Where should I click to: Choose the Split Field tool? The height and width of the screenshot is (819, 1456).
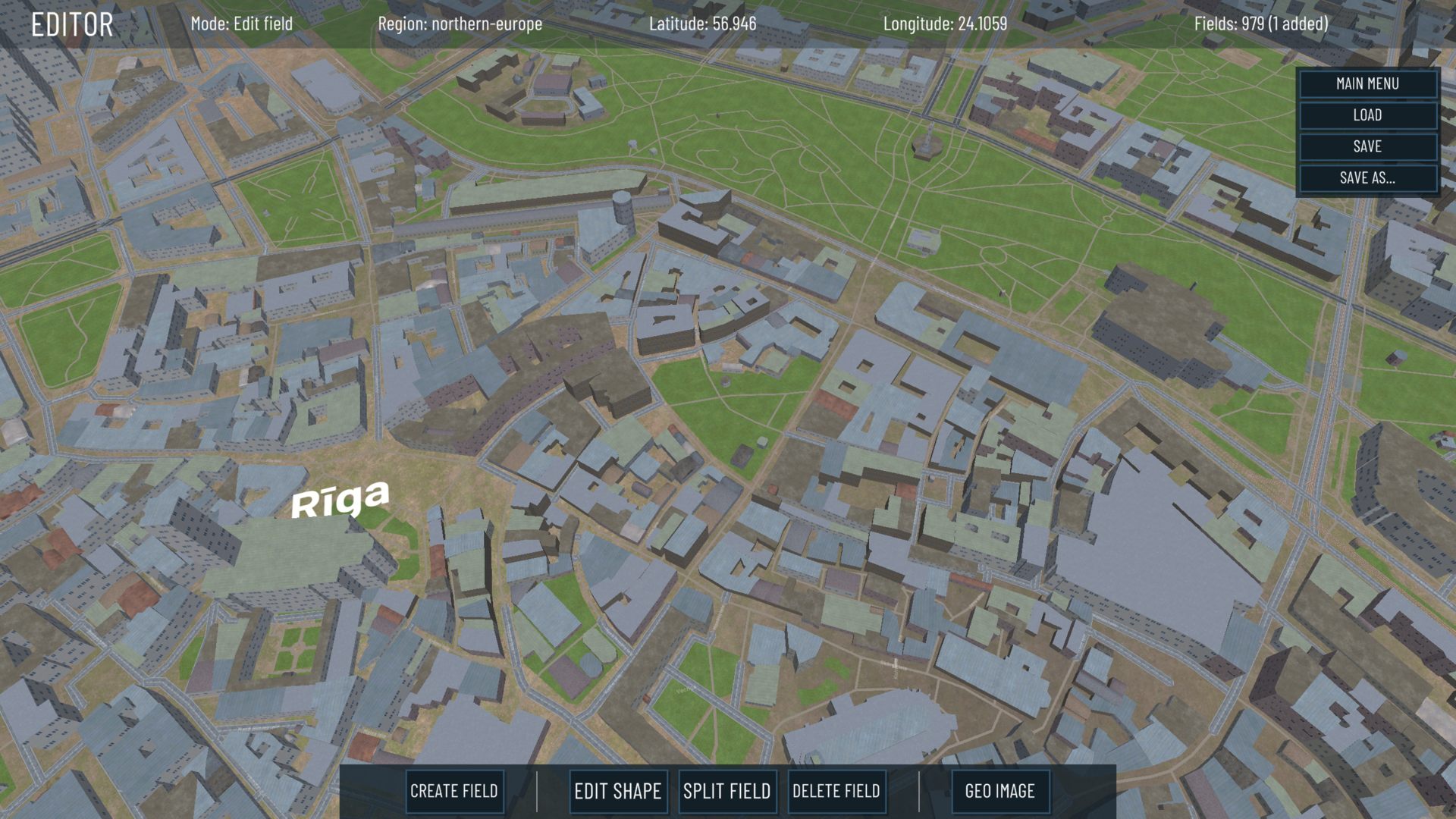click(x=726, y=791)
